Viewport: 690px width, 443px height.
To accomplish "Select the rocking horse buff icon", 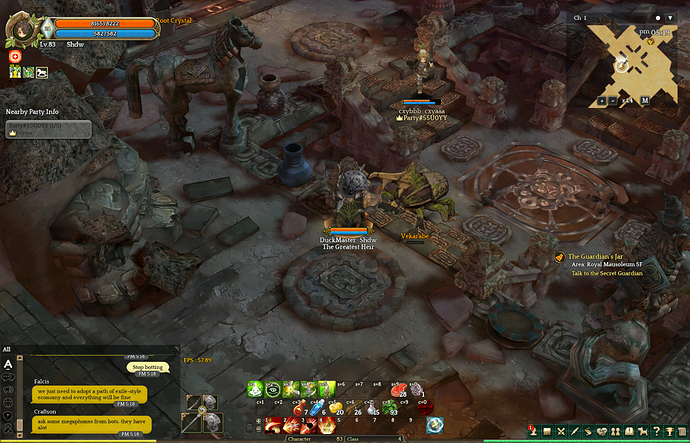I will tap(41, 72).
